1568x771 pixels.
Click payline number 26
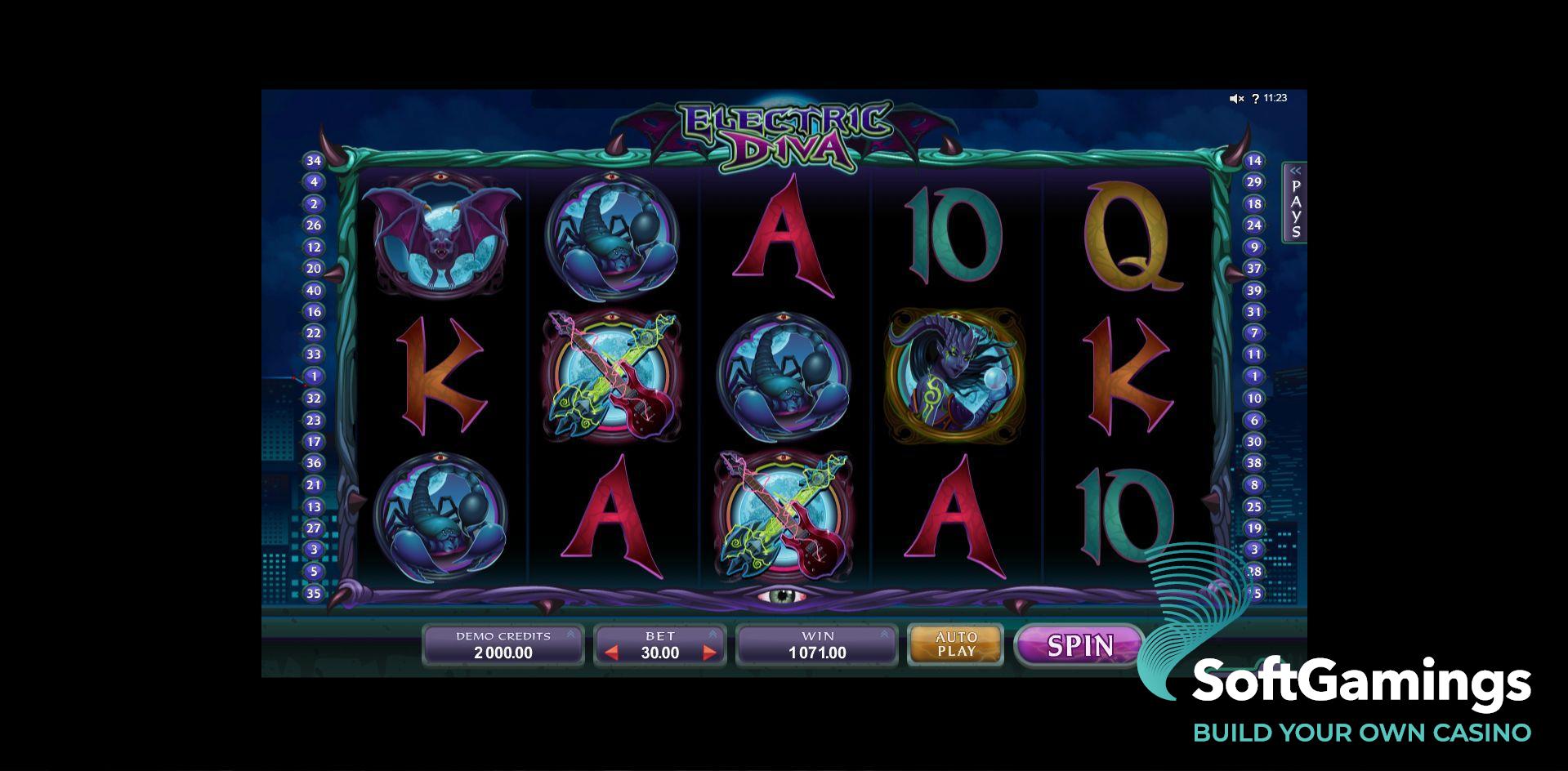(314, 225)
